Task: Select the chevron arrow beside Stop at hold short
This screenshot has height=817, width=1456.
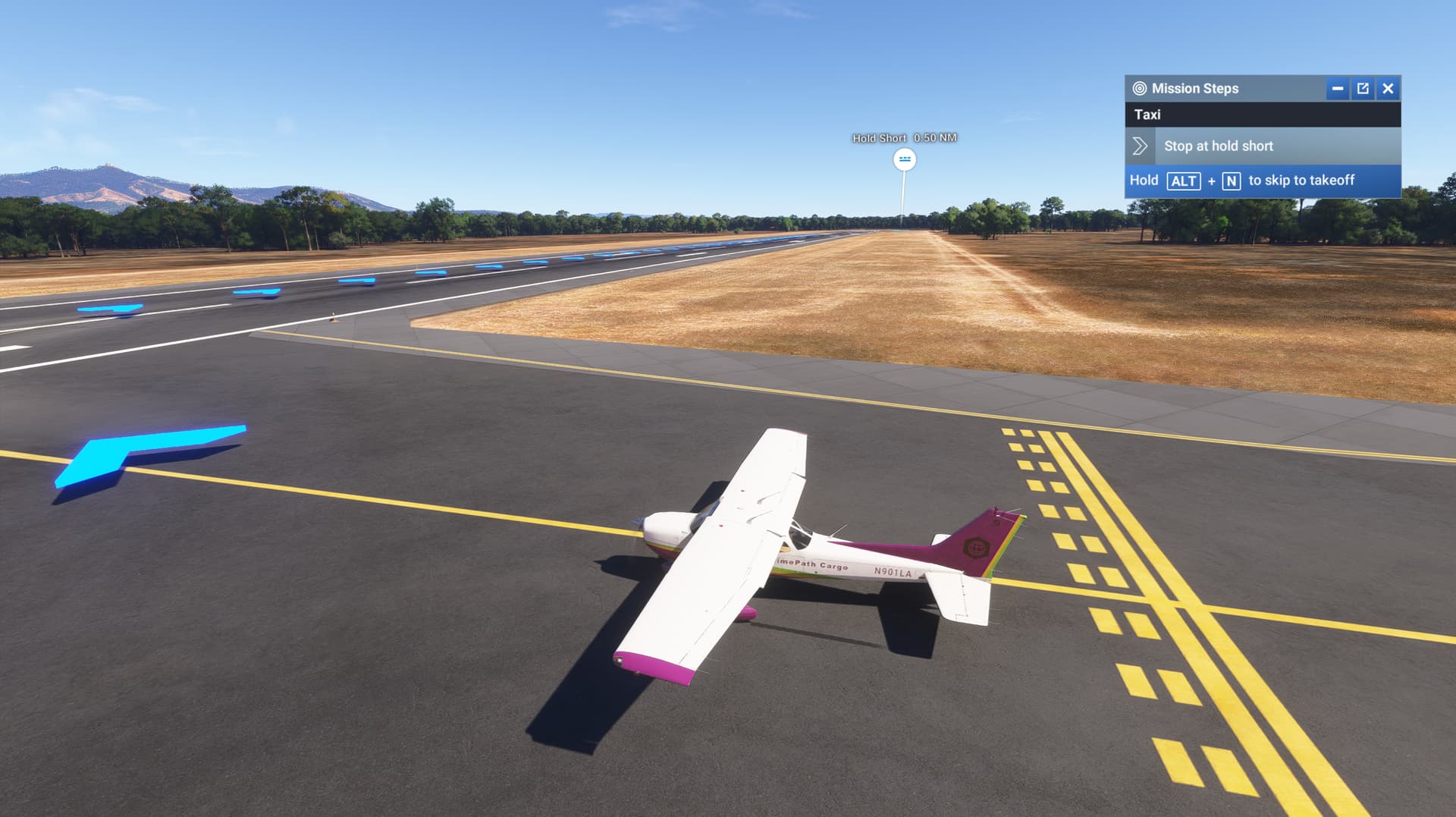Action: [x=1141, y=146]
